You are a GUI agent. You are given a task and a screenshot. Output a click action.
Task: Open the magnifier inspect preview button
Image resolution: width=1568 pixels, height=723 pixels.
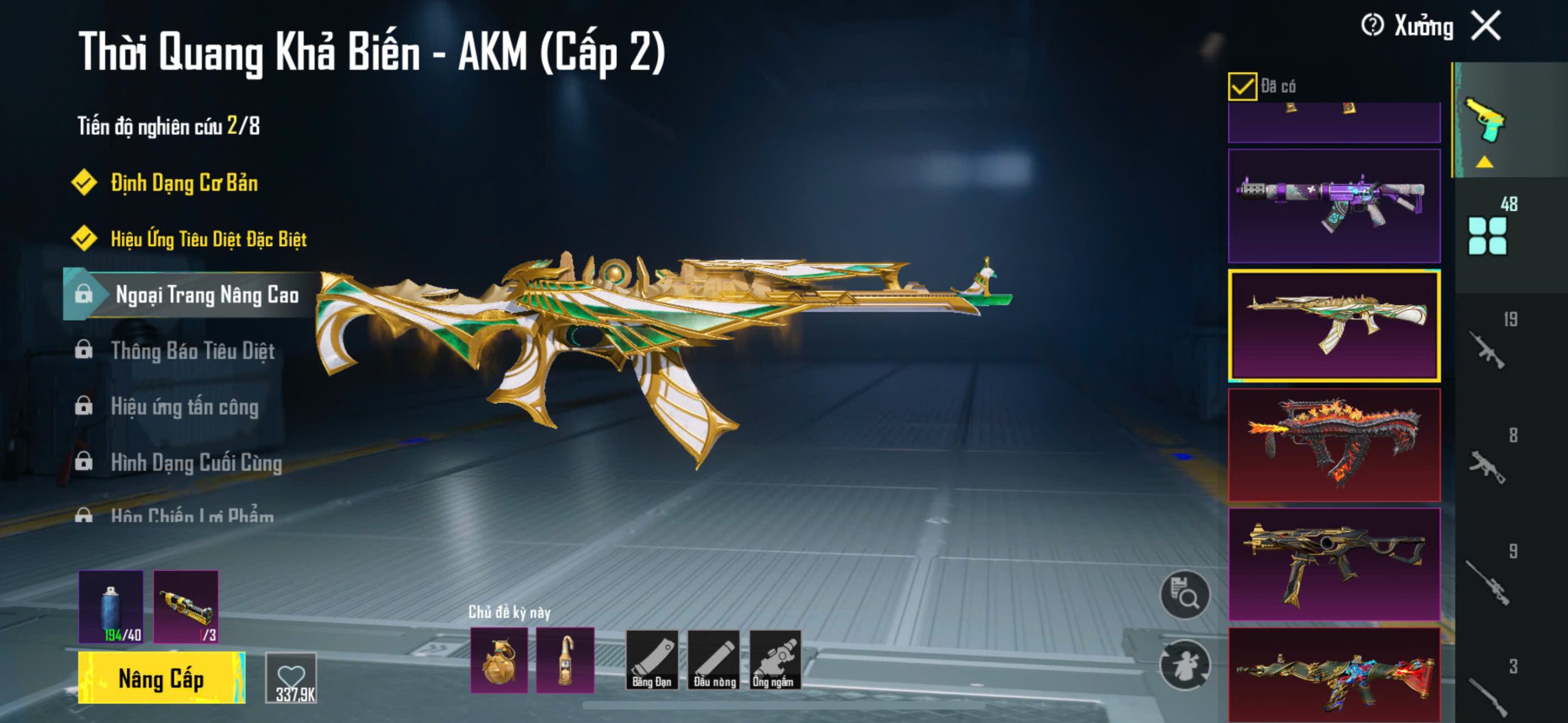(1185, 594)
